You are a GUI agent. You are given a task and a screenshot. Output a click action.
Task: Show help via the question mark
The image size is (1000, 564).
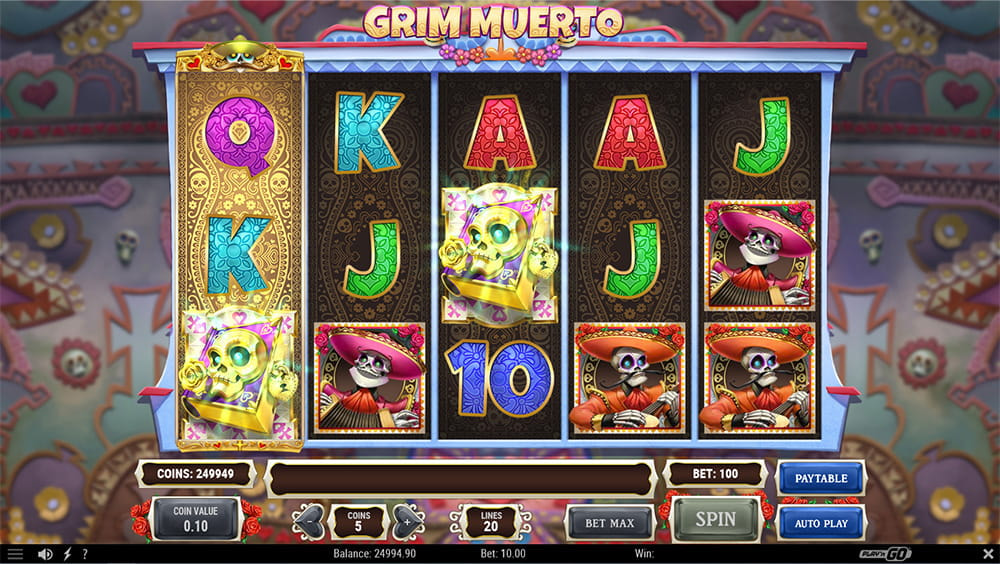(85, 553)
